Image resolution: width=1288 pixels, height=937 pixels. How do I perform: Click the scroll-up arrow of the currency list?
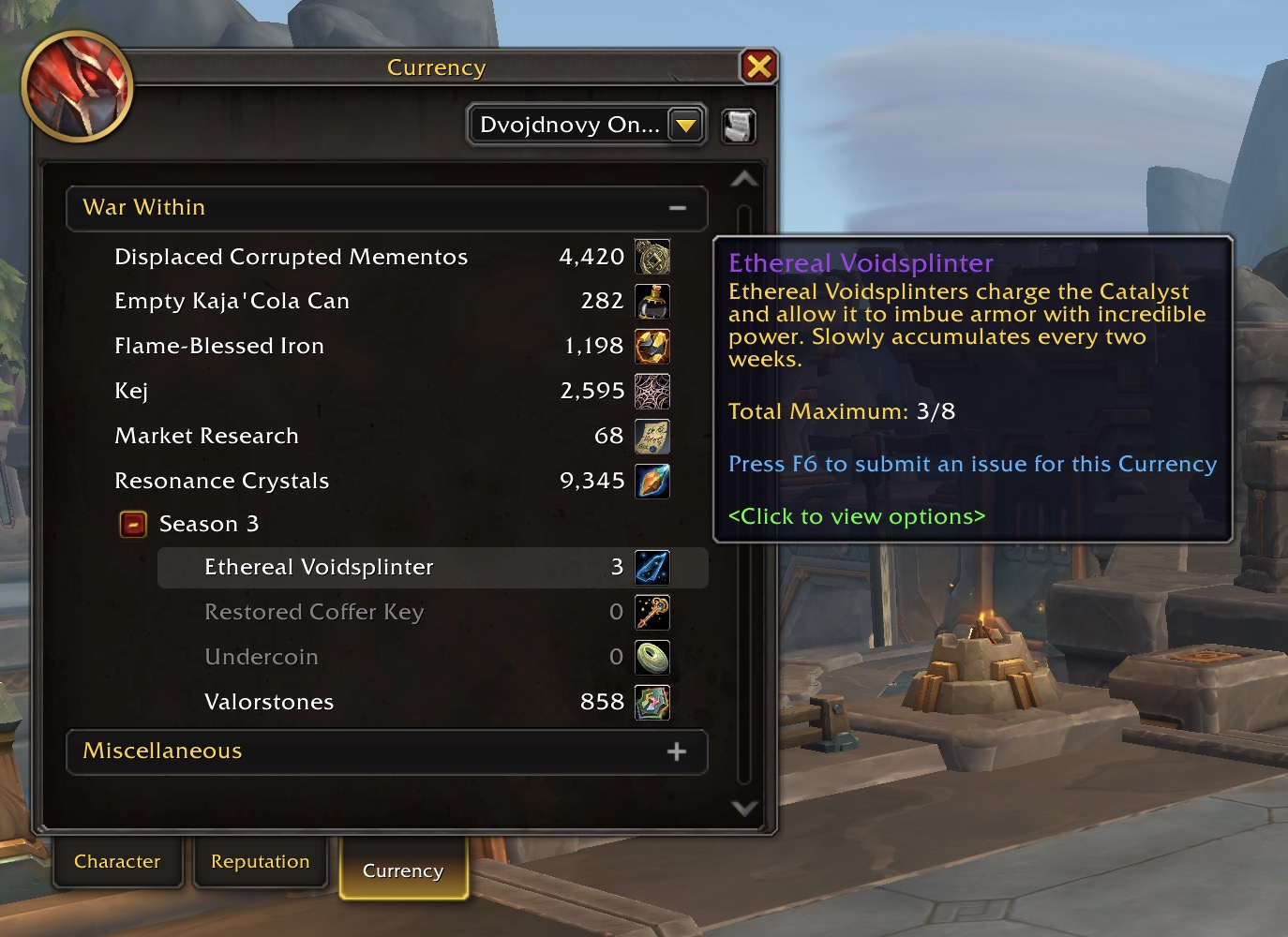744,178
